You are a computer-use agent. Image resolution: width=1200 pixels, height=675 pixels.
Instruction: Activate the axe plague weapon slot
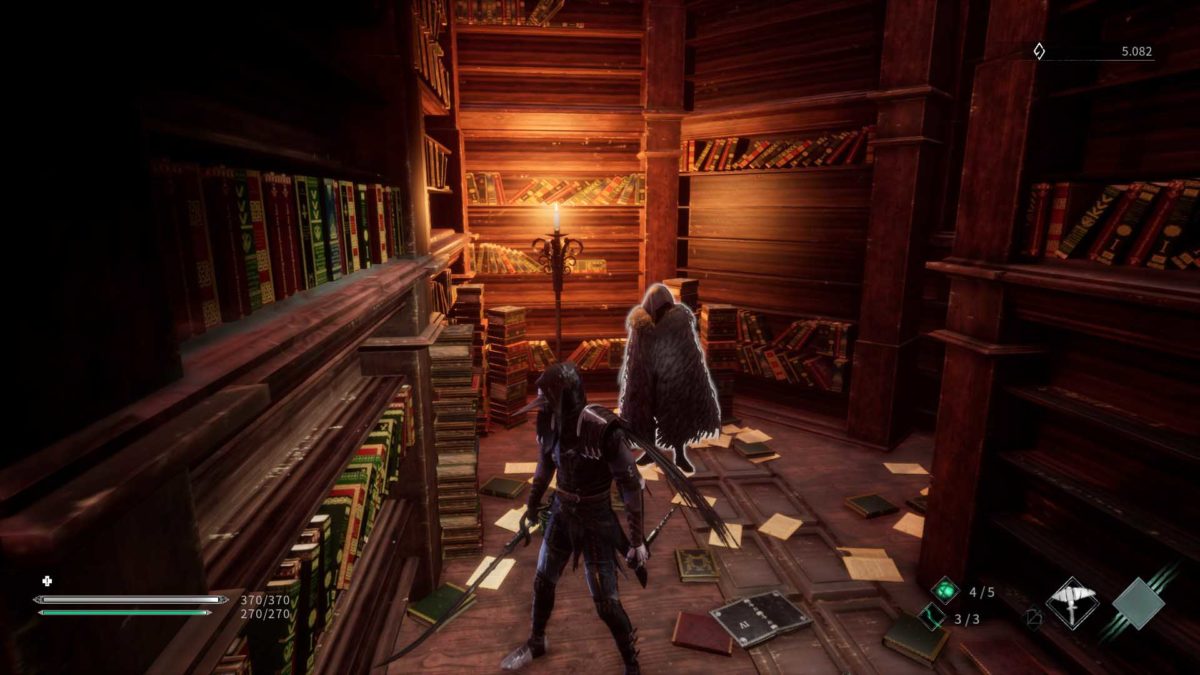[1072, 603]
